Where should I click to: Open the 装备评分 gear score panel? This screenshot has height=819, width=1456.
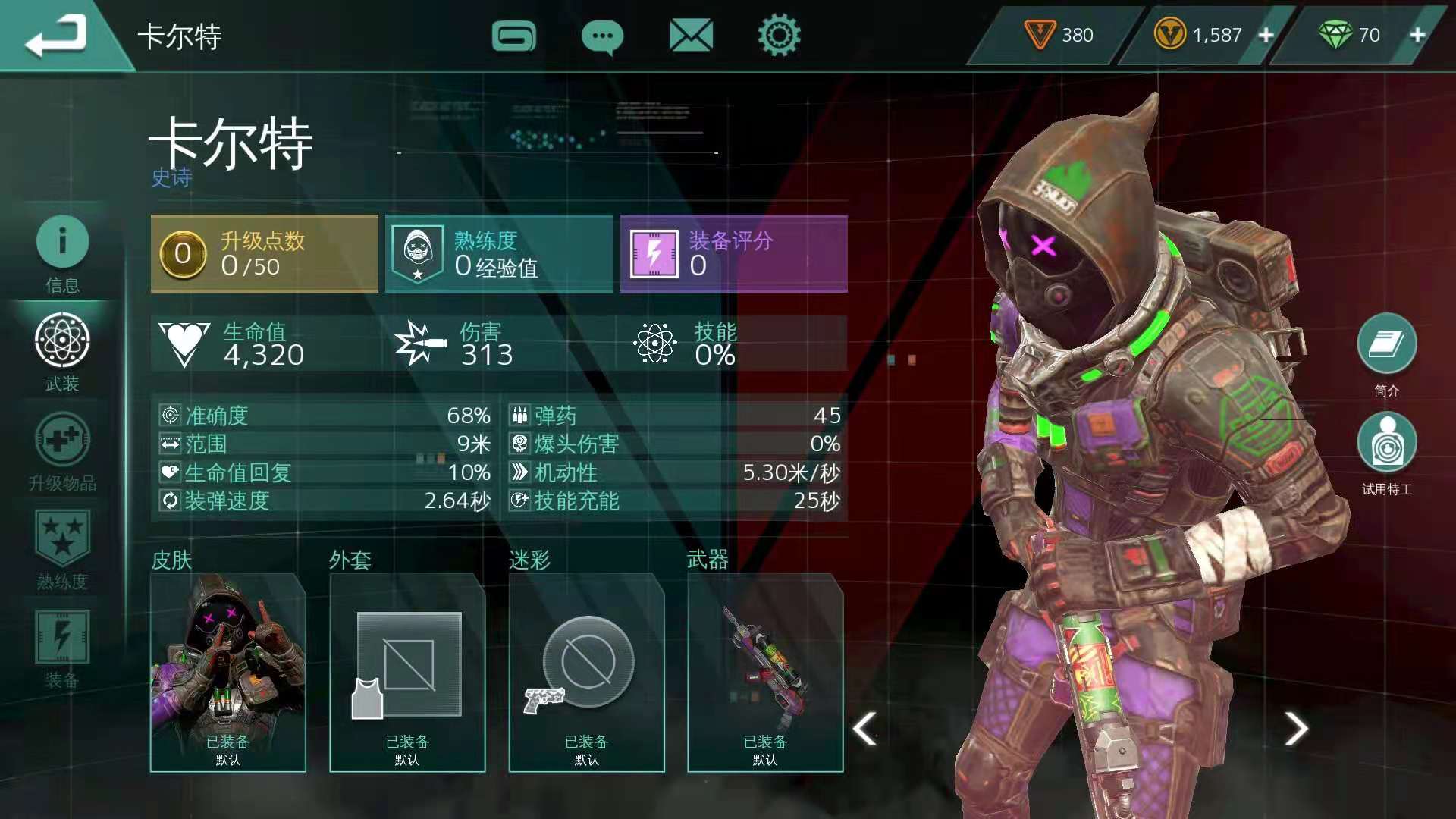733,253
